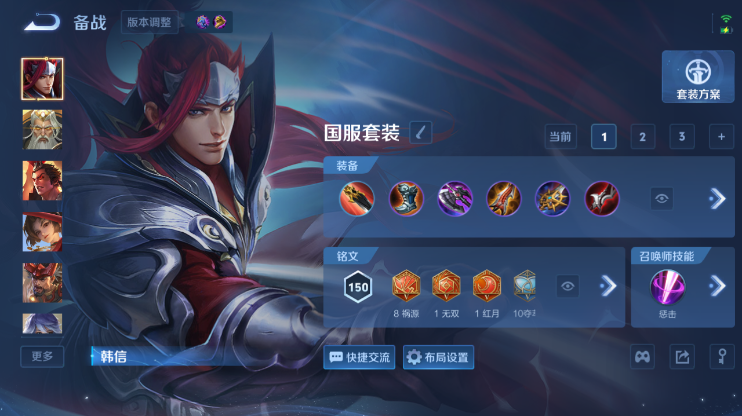
Task: Click the gamepad icon at bottom right
Action: pos(643,356)
